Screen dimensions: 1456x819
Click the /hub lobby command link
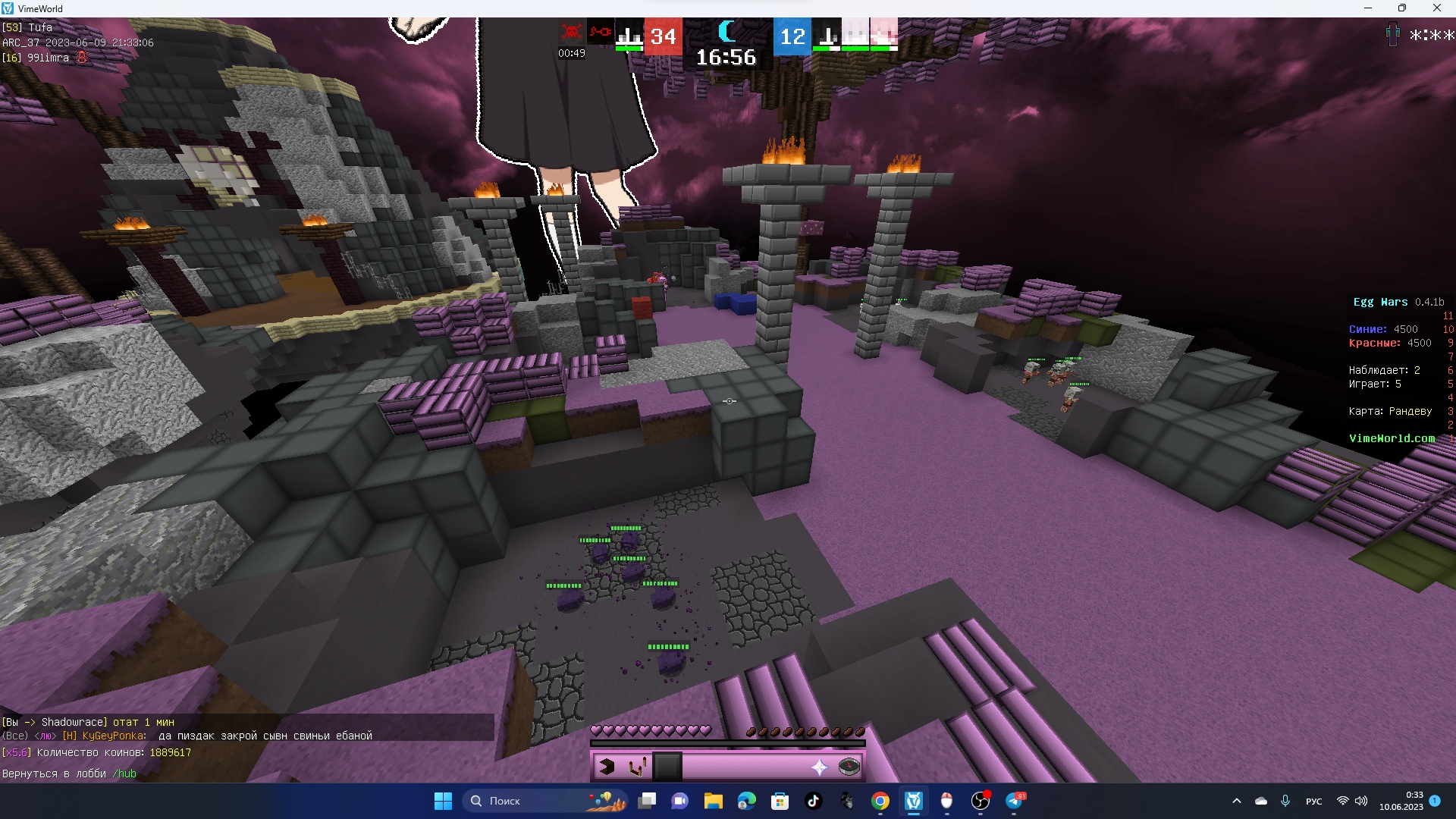124,773
